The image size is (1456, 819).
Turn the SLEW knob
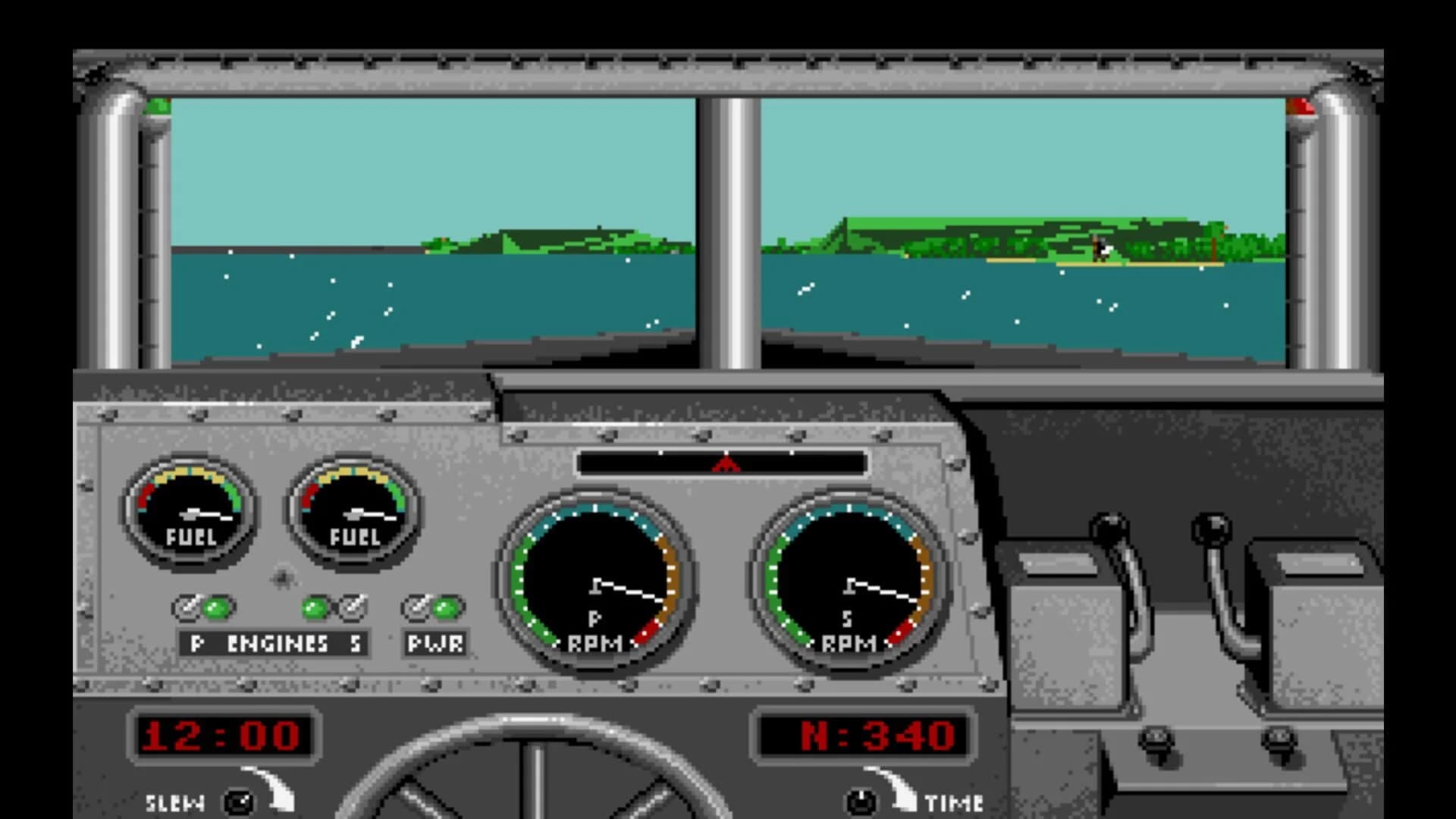pyautogui.click(x=239, y=800)
